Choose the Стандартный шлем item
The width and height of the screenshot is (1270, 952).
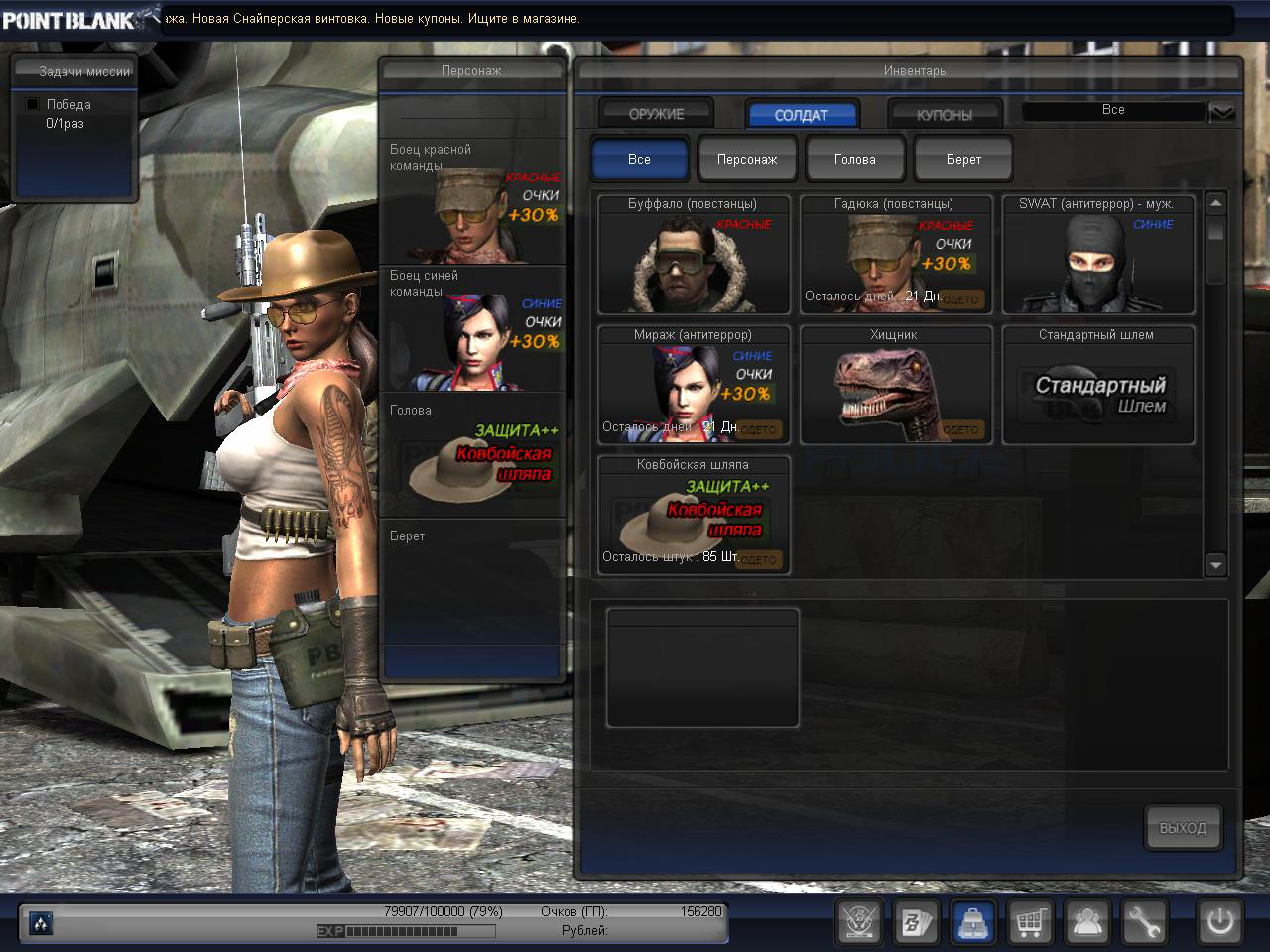pos(1097,386)
